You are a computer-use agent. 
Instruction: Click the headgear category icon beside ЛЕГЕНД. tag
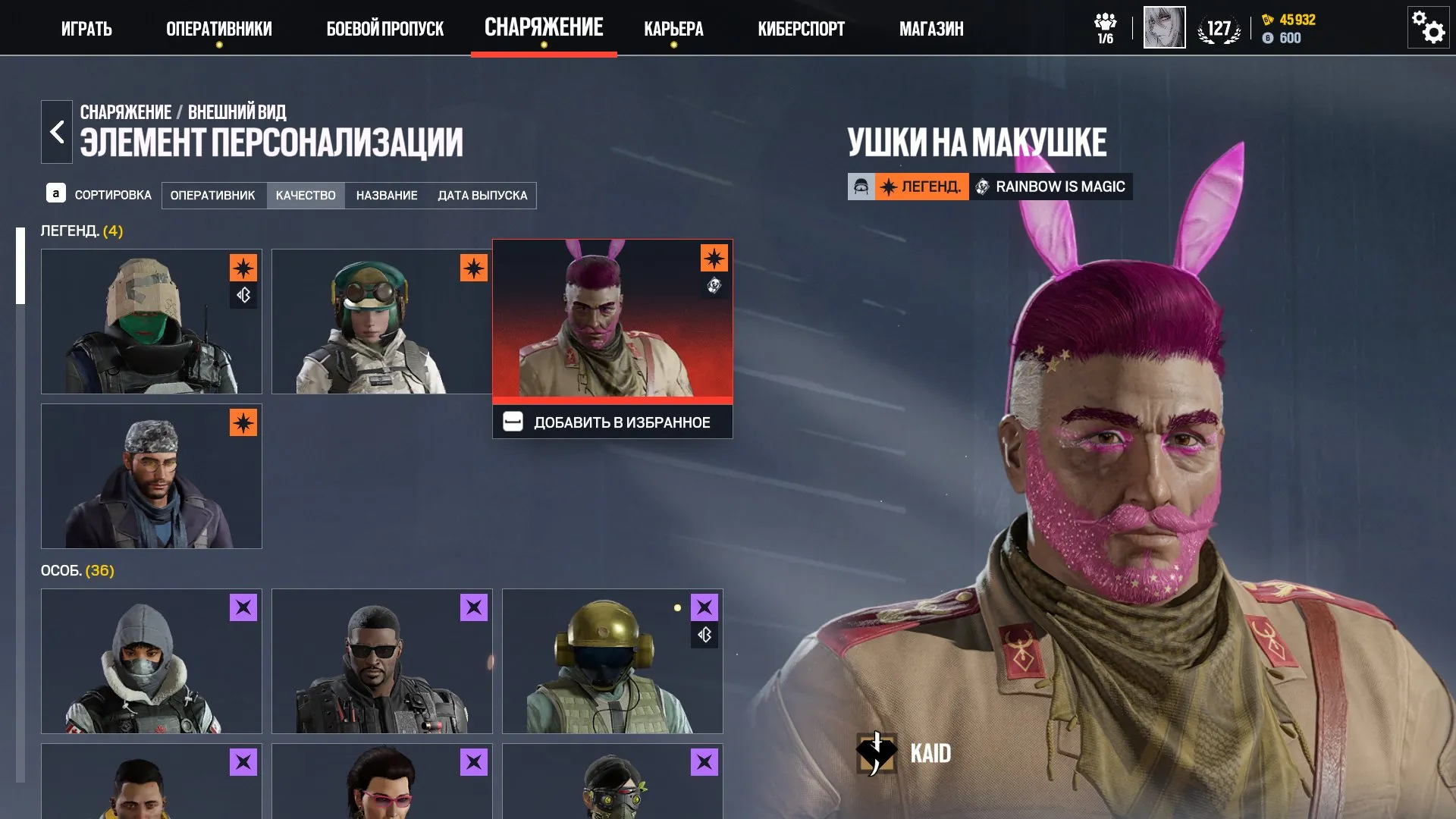pos(861,187)
